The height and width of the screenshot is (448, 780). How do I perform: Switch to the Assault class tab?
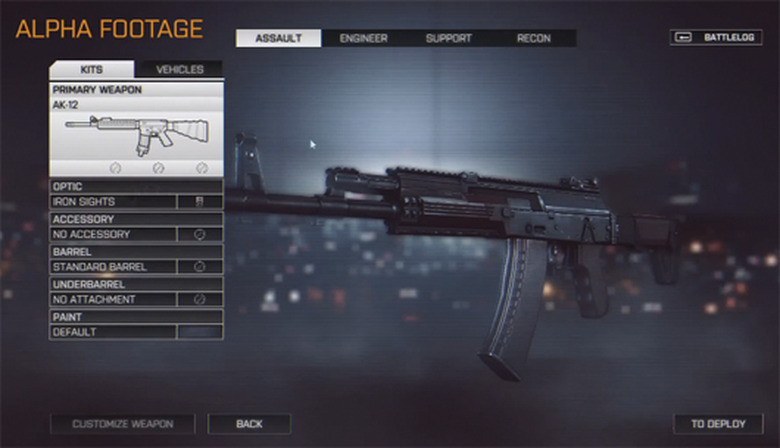tap(278, 38)
